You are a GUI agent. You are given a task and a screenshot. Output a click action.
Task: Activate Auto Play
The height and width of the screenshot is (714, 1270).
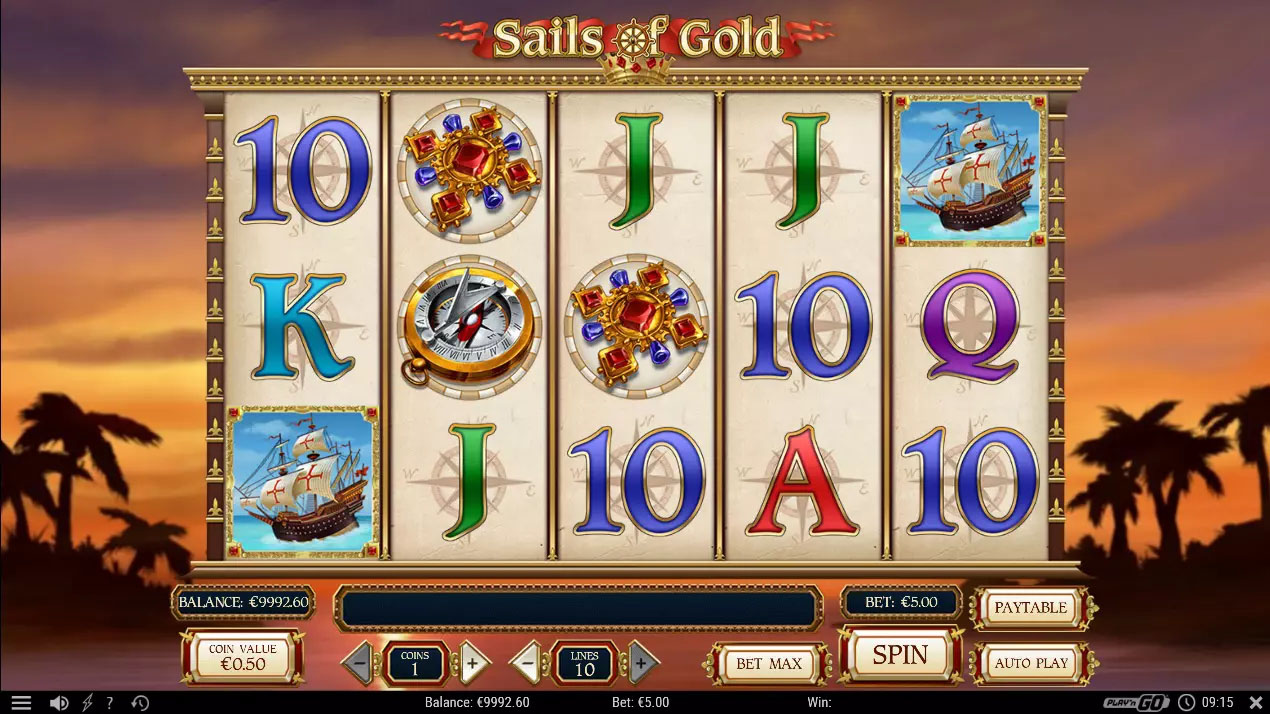pyautogui.click(x=1030, y=663)
